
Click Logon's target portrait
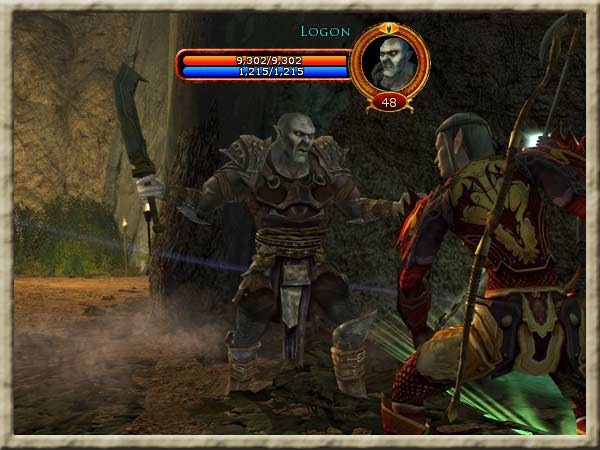pyautogui.click(x=389, y=60)
